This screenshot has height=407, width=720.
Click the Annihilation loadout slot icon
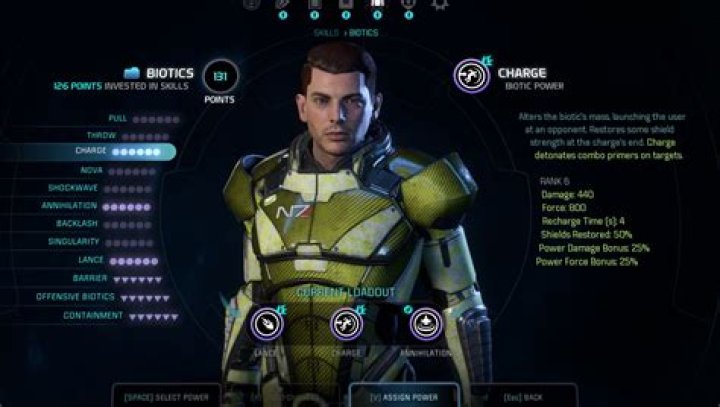point(425,323)
